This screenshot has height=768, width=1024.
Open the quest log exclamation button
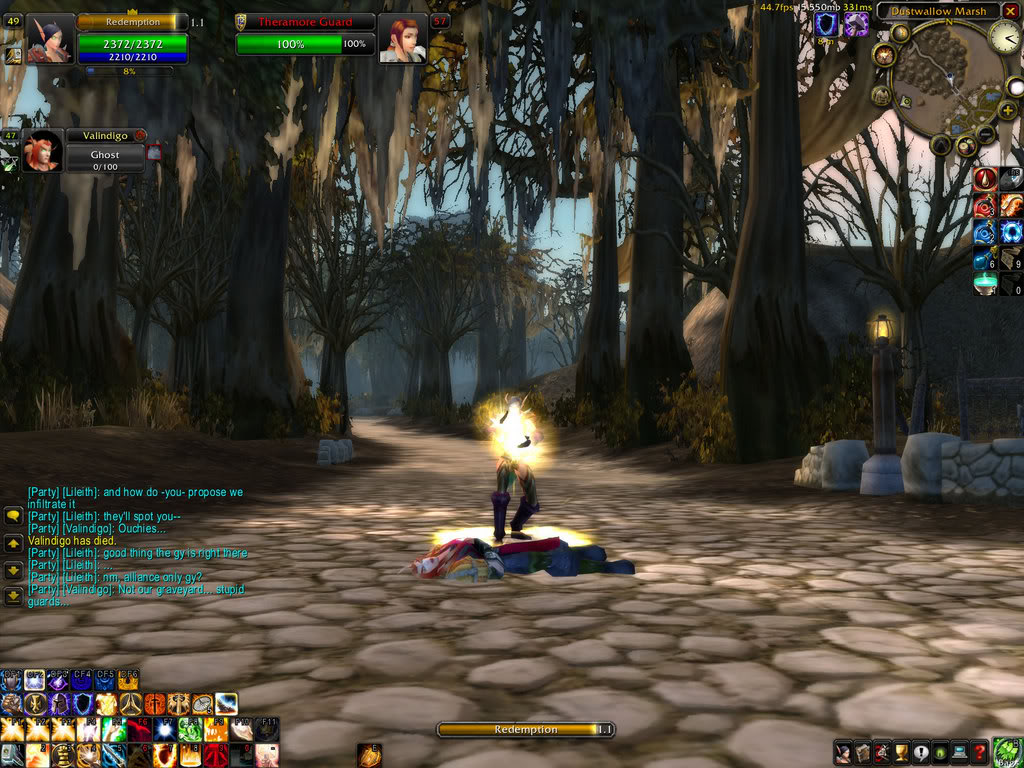[919, 753]
